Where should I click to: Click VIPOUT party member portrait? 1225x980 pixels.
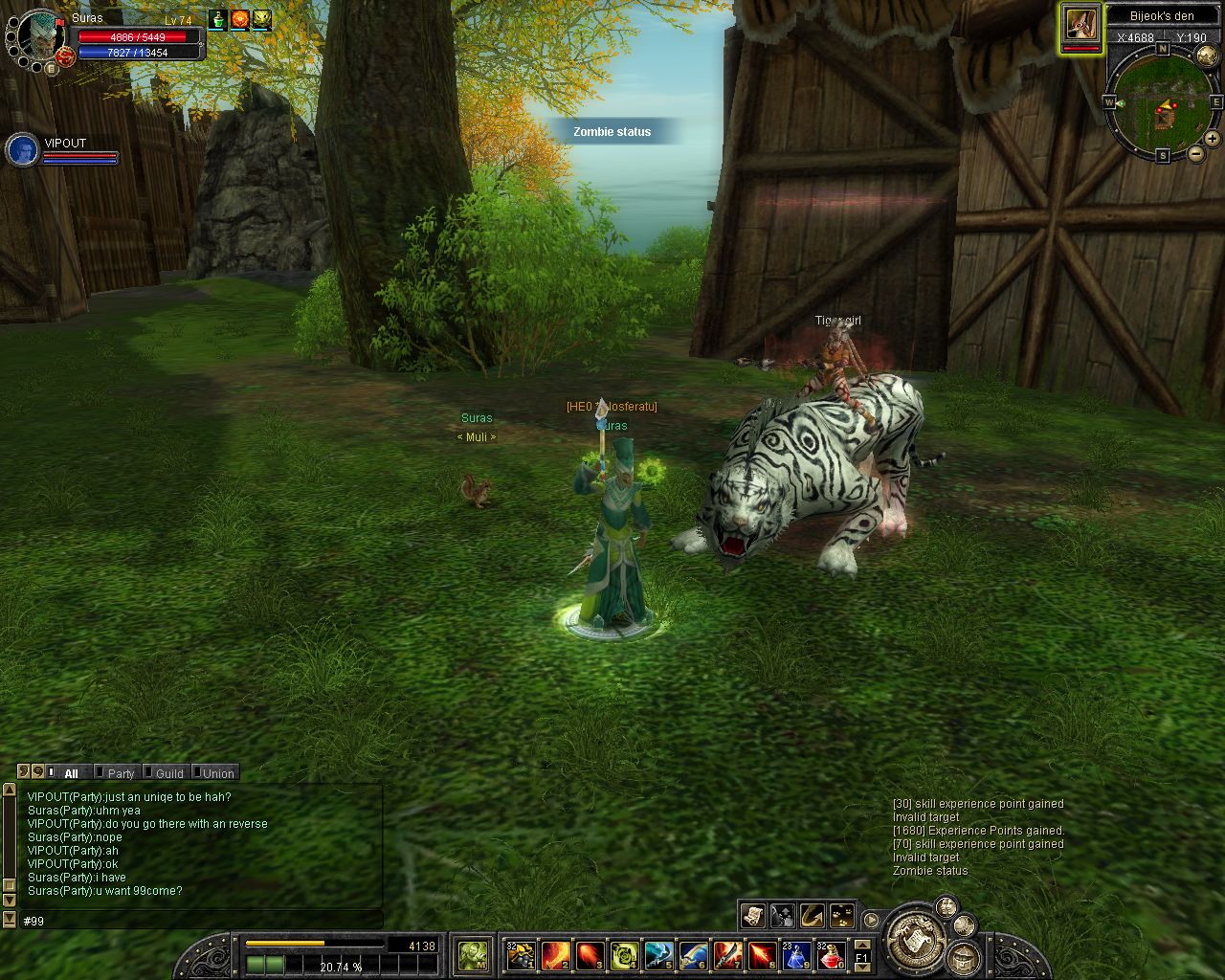click(22, 150)
